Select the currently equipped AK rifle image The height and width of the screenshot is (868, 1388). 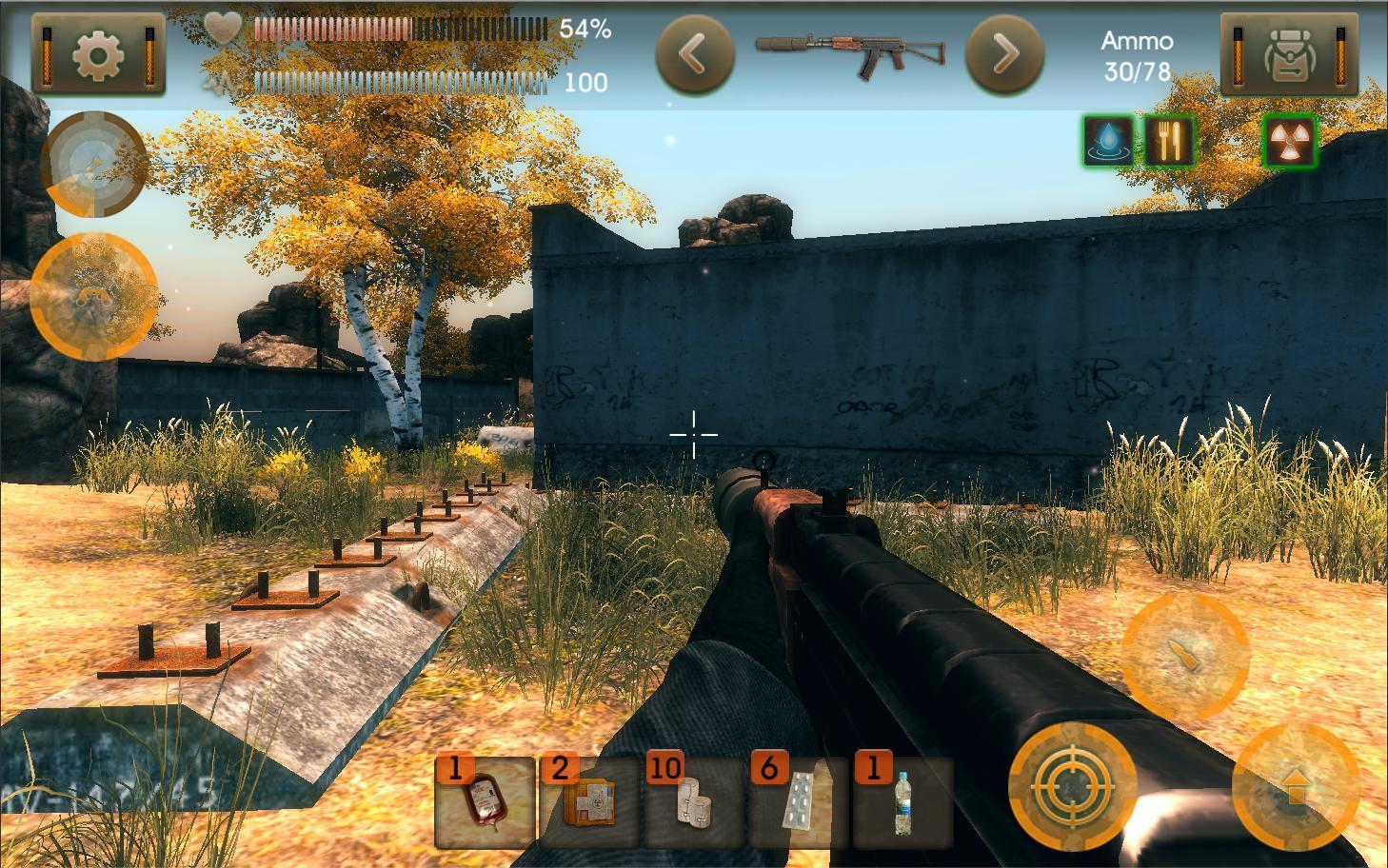point(850,54)
